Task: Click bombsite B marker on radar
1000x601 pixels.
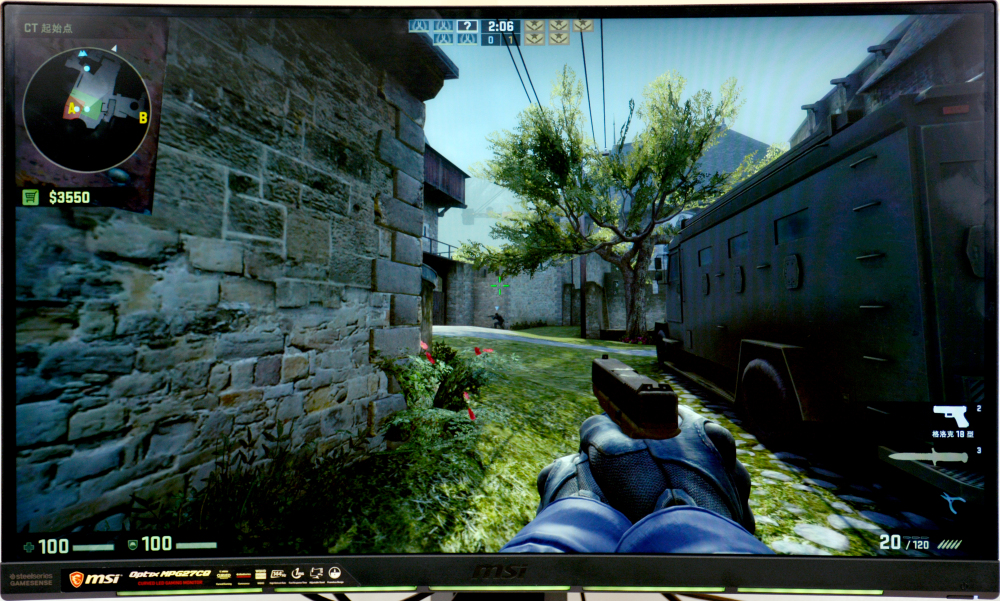Action: click(143, 119)
